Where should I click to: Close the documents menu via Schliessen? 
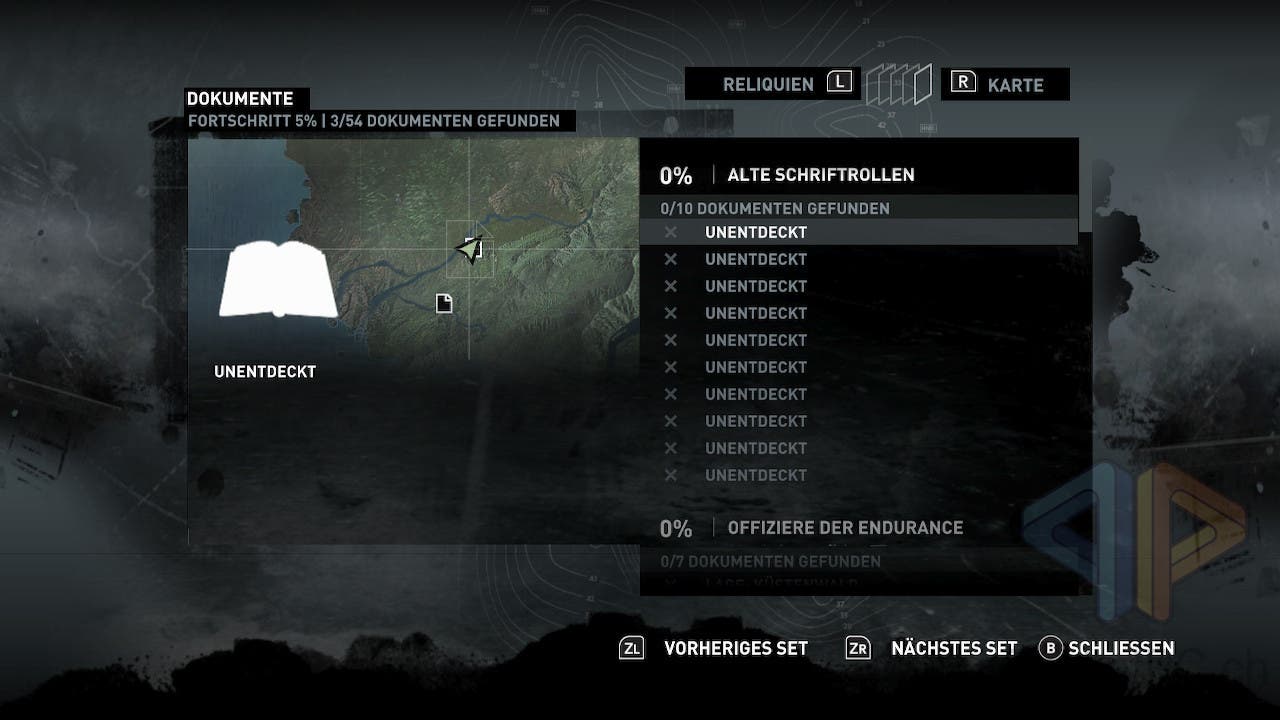1120,648
